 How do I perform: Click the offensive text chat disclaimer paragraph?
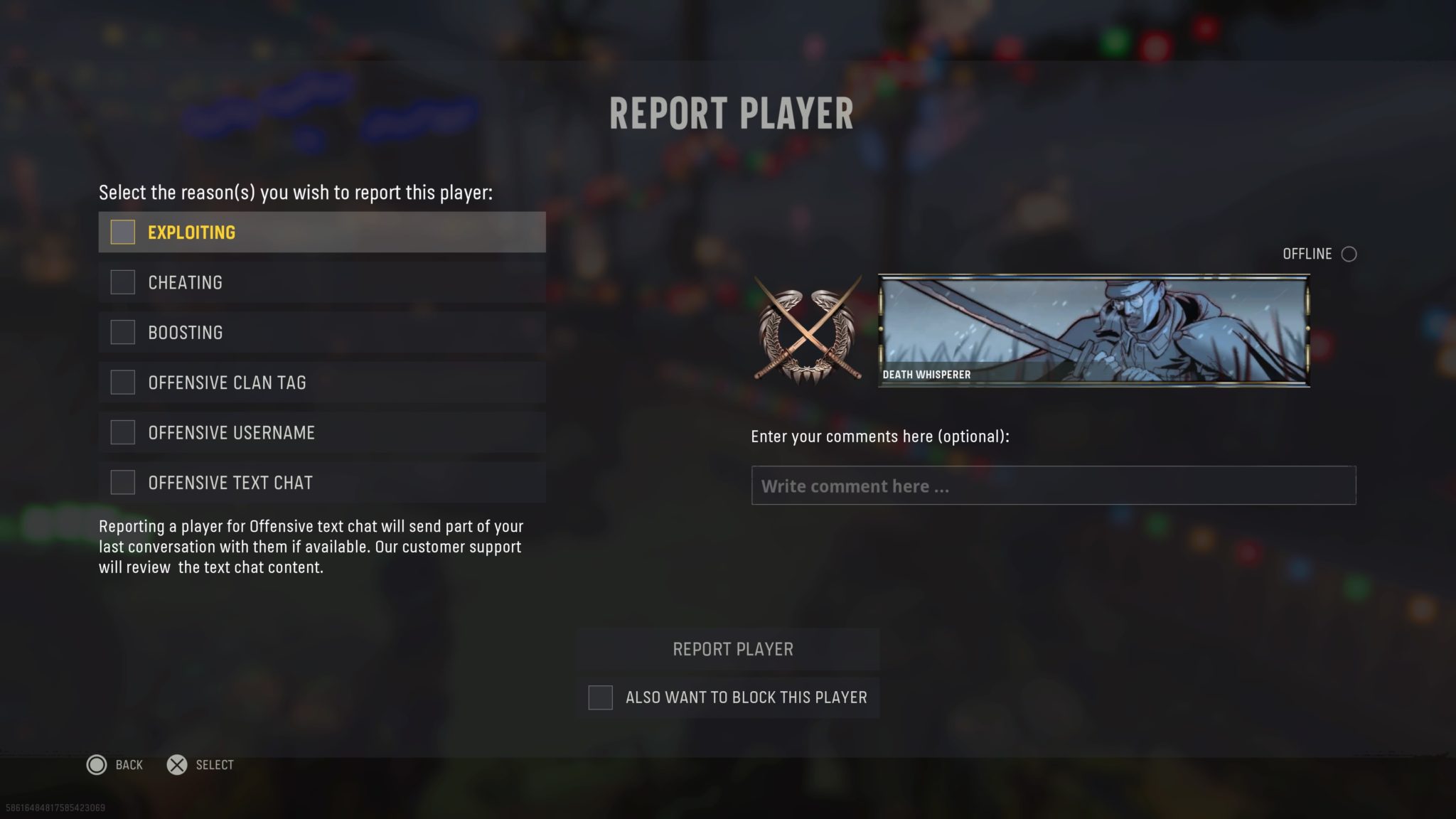(311, 547)
